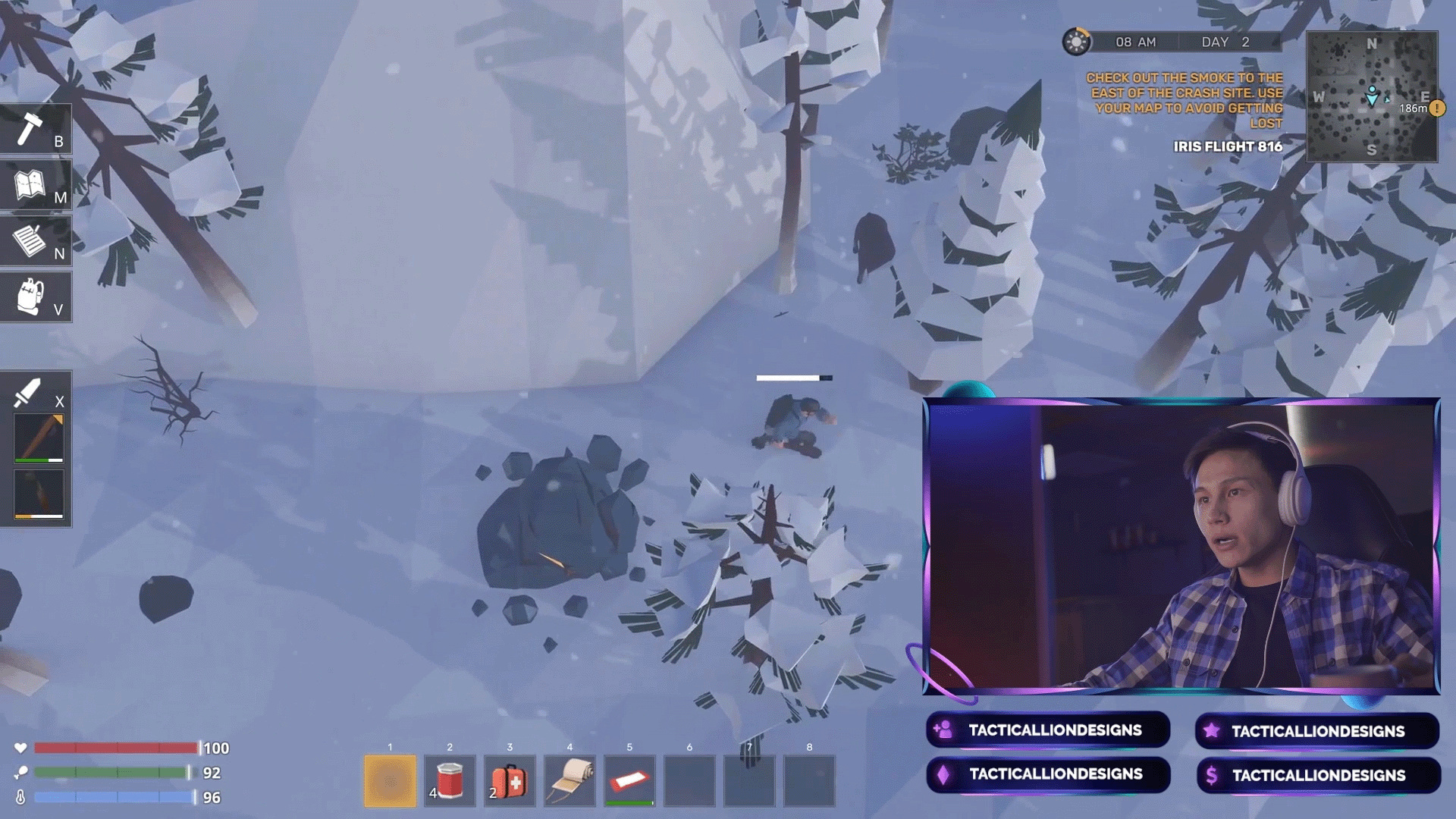Select the bandage roll in slot 4
Image resolution: width=1456 pixels, height=819 pixels.
click(570, 781)
